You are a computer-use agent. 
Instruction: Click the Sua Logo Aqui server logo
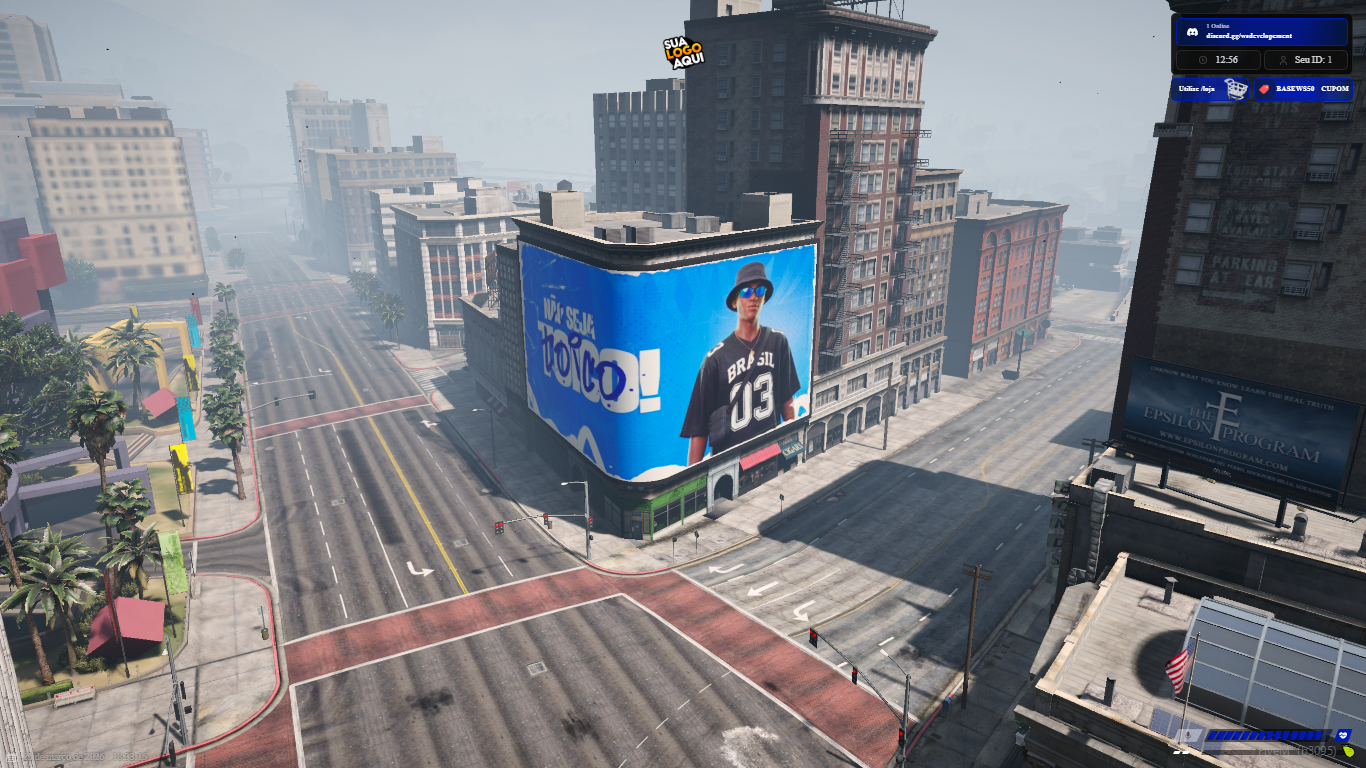click(684, 52)
